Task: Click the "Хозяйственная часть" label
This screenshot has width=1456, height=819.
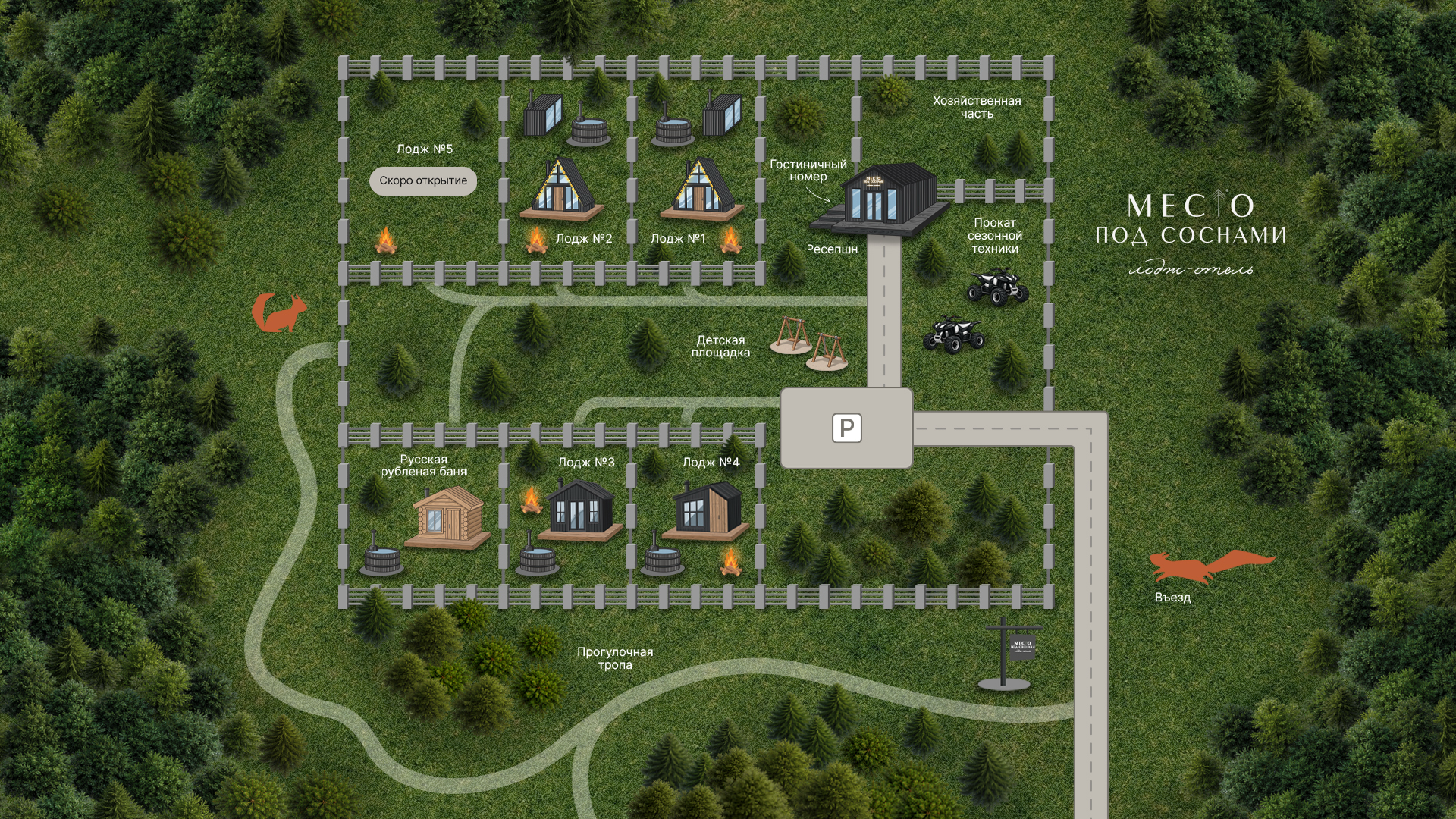Action: [x=977, y=107]
